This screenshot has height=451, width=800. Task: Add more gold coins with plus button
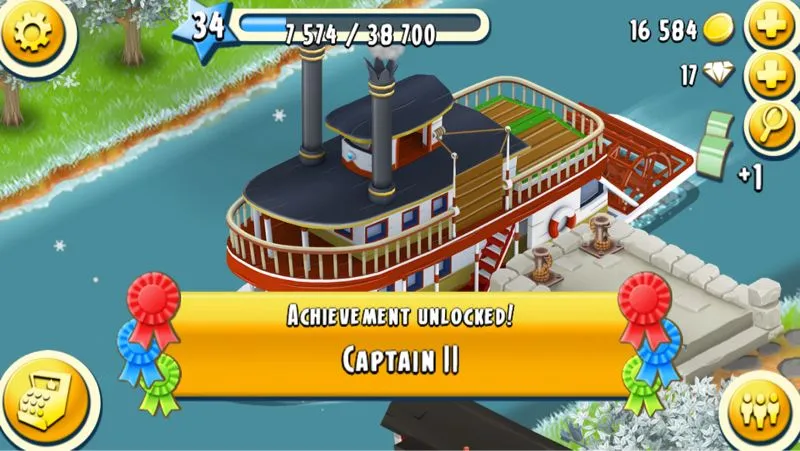(771, 30)
